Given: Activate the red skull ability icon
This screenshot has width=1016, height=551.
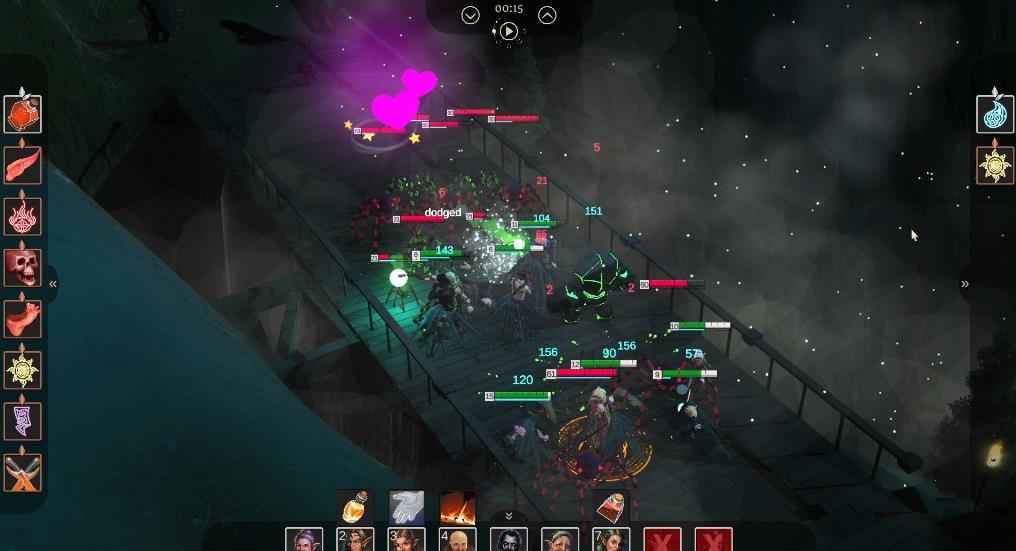Looking at the screenshot, I should point(22,267).
